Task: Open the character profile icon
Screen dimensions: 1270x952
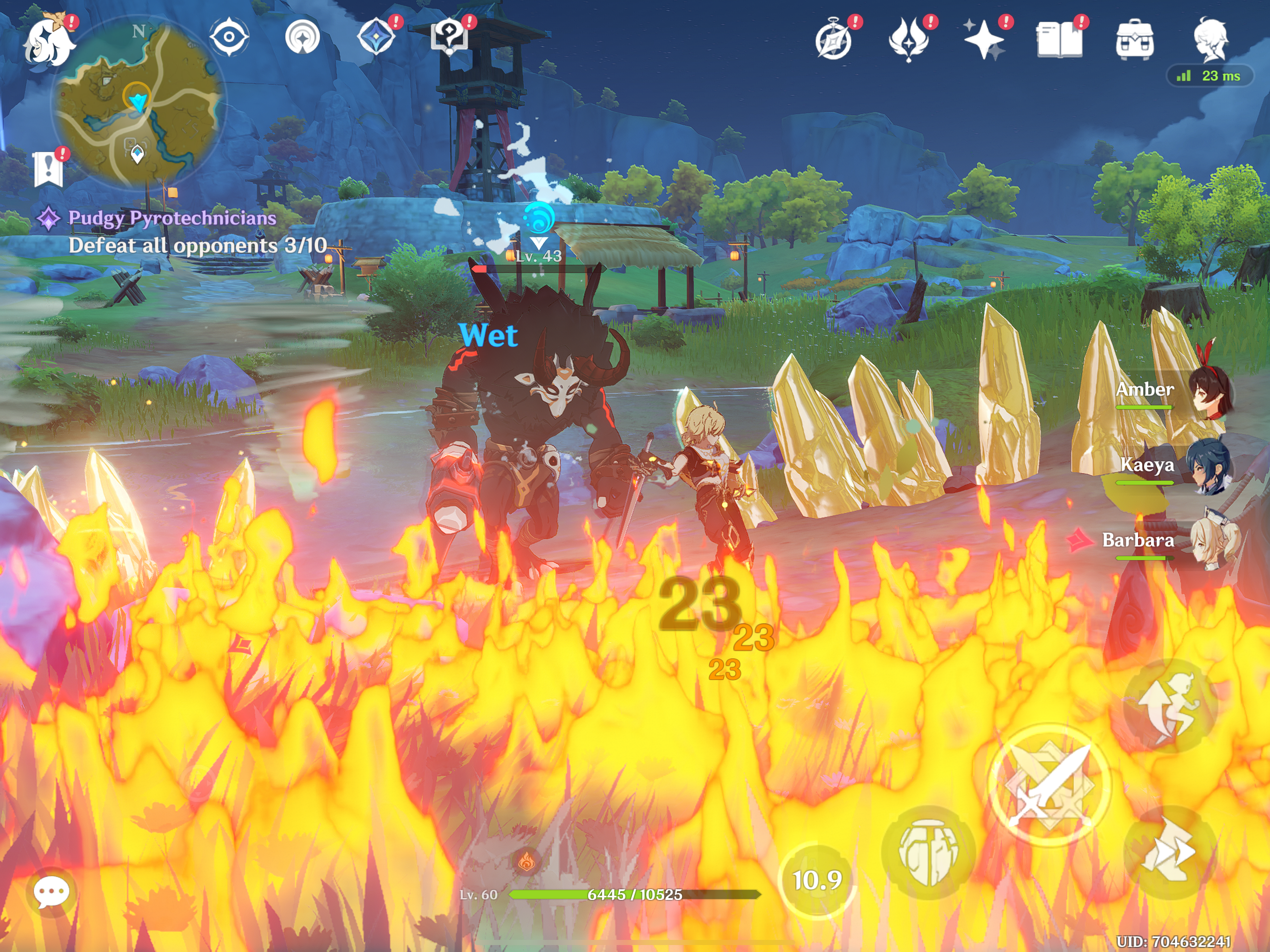Action: pyautogui.click(x=1210, y=39)
